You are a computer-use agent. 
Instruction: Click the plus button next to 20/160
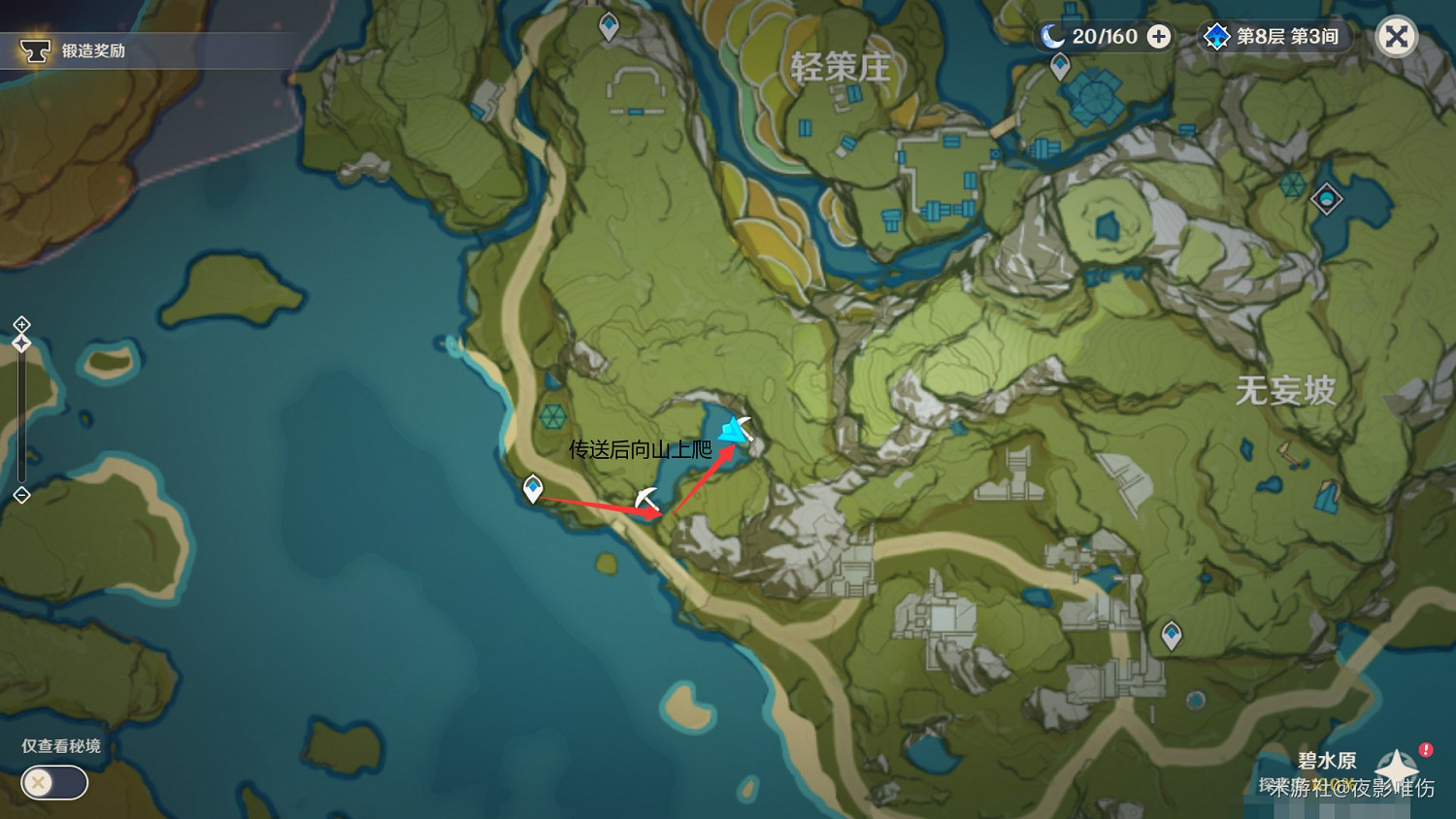point(1157,36)
